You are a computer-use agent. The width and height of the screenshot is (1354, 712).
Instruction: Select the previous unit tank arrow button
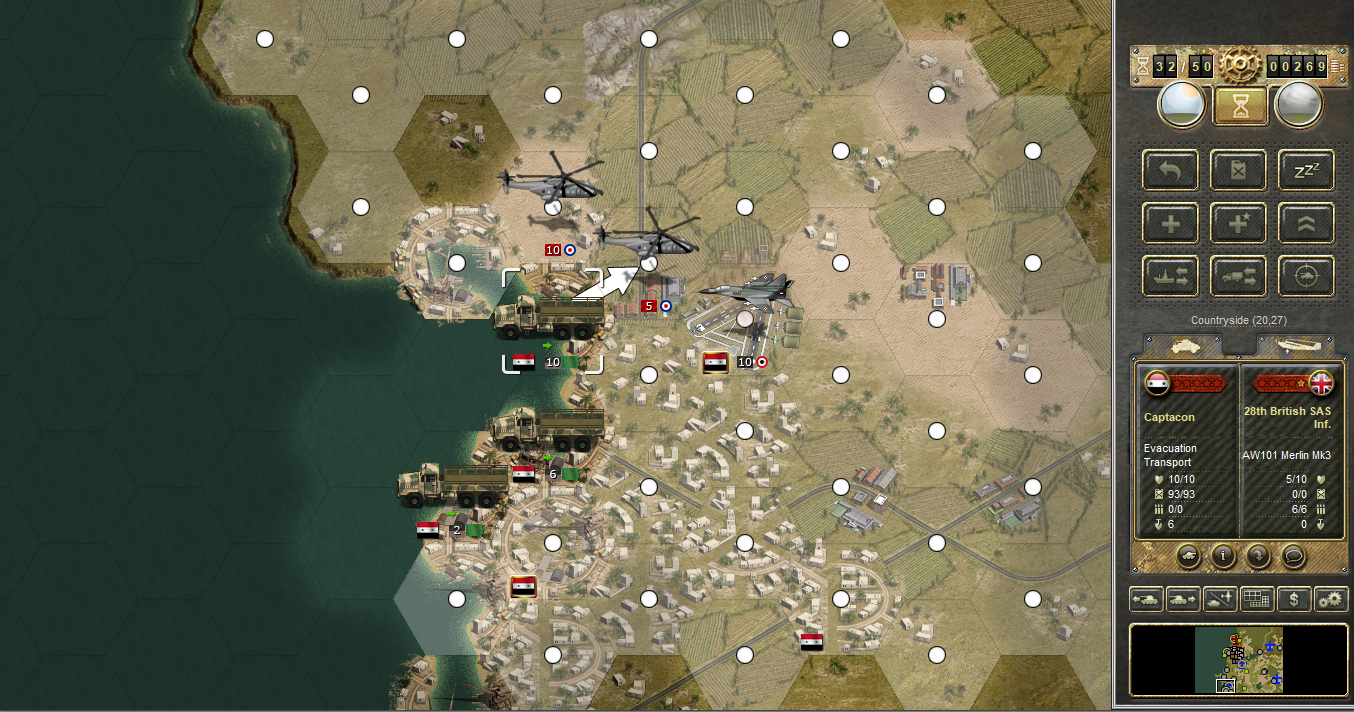(1145, 599)
